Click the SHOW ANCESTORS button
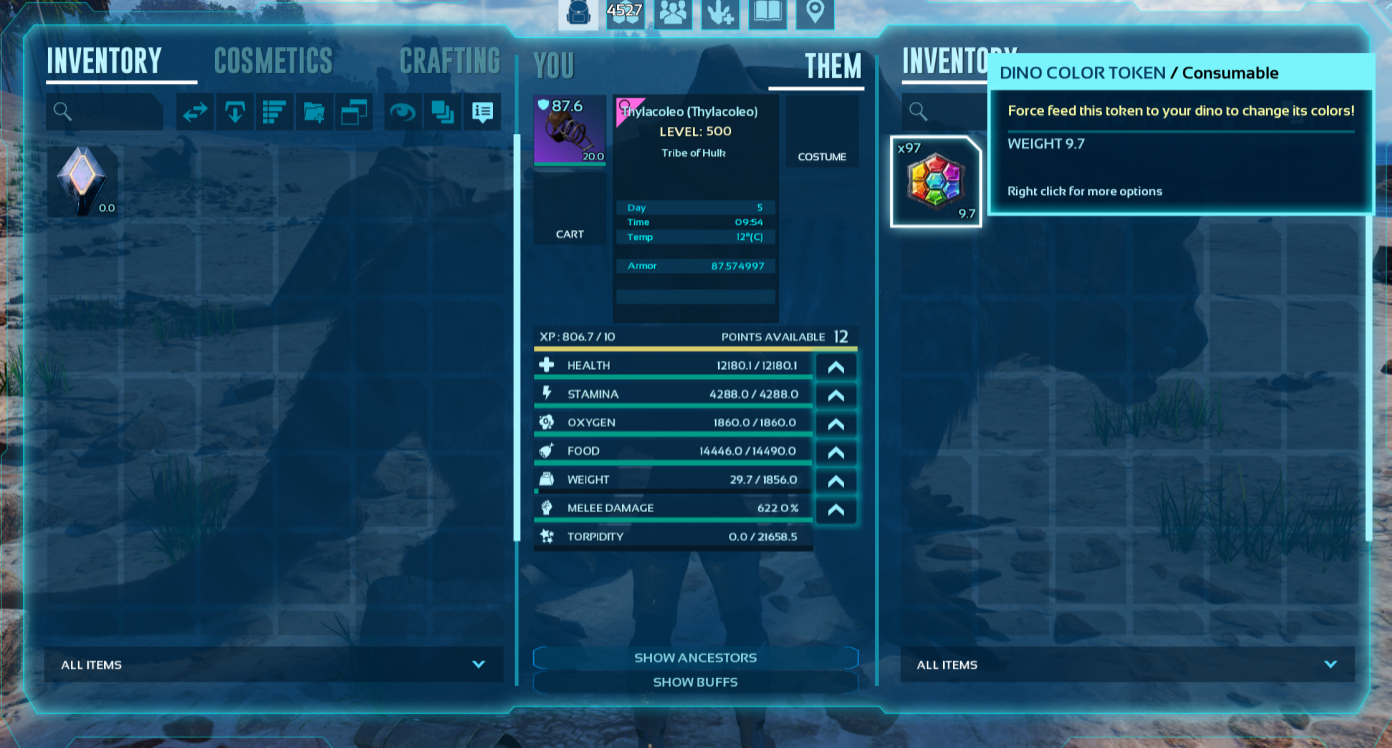 (x=695, y=657)
